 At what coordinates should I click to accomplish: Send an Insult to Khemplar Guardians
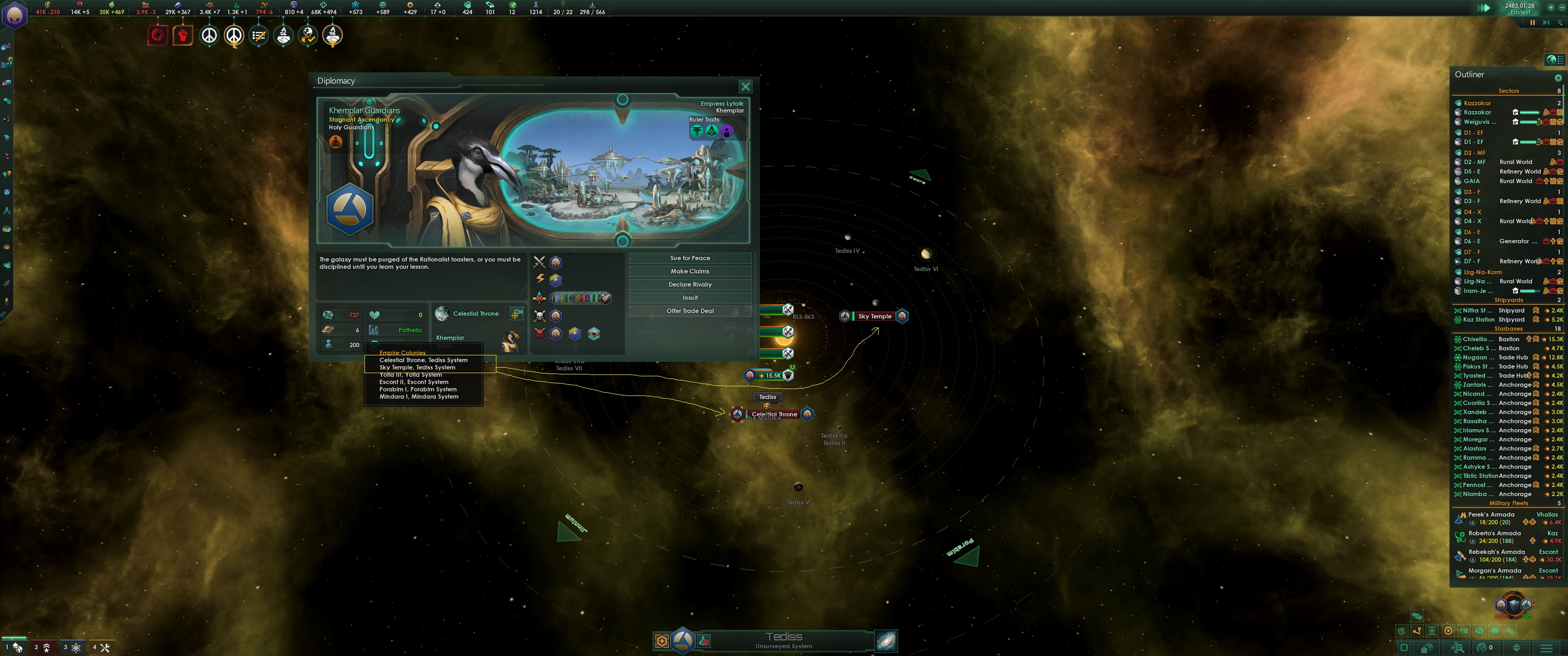(x=690, y=297)
